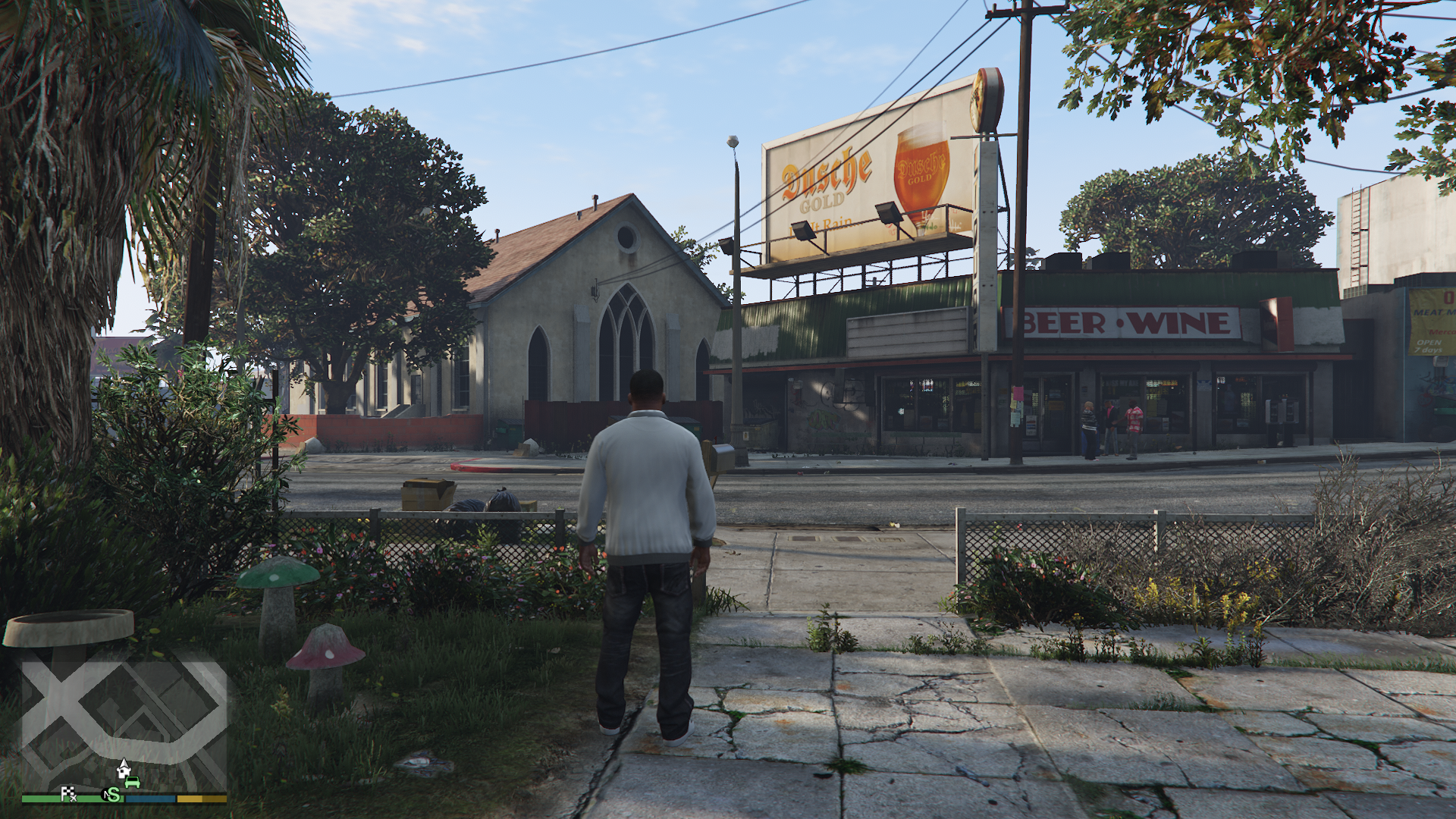
Task: Click the green S mission blip
Action: [x=112, y=795]
